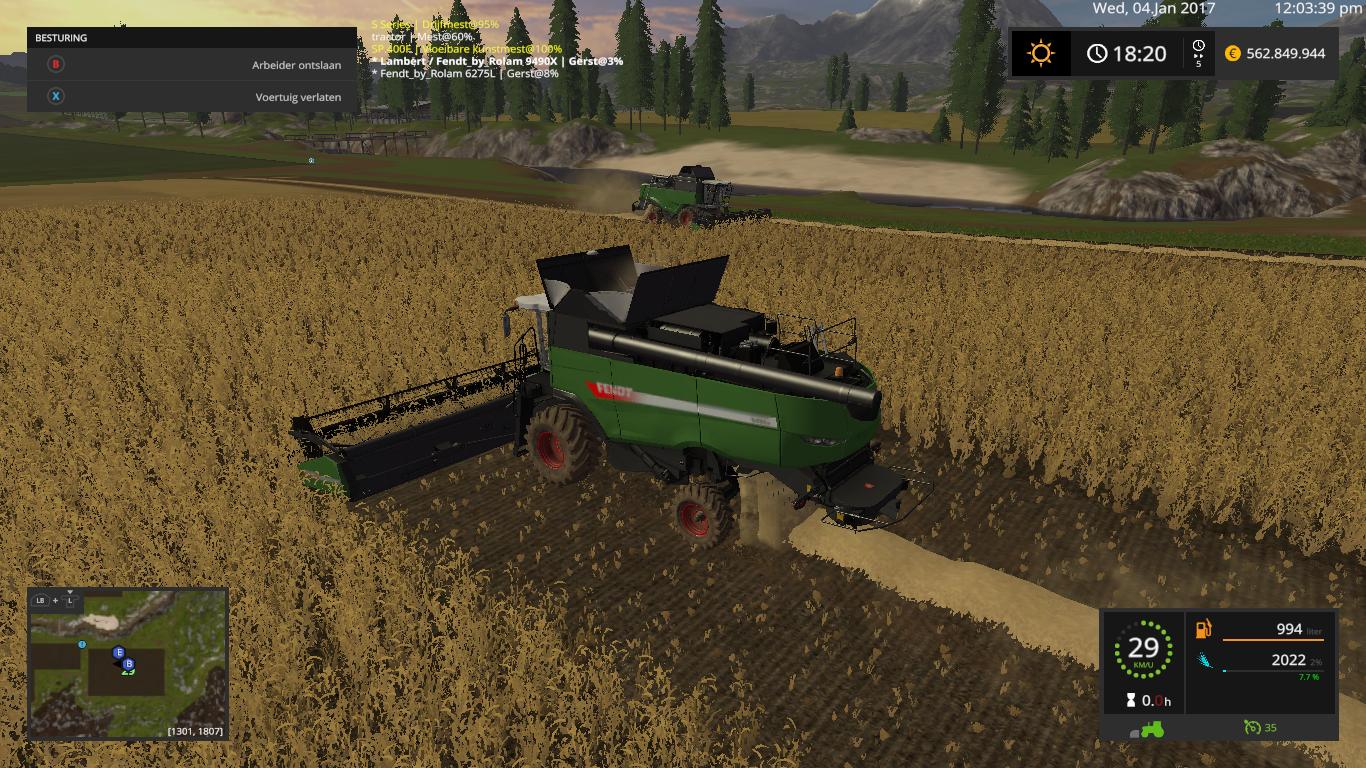
Task: Click the sun weather icon
Action: tap(1041, 54)
